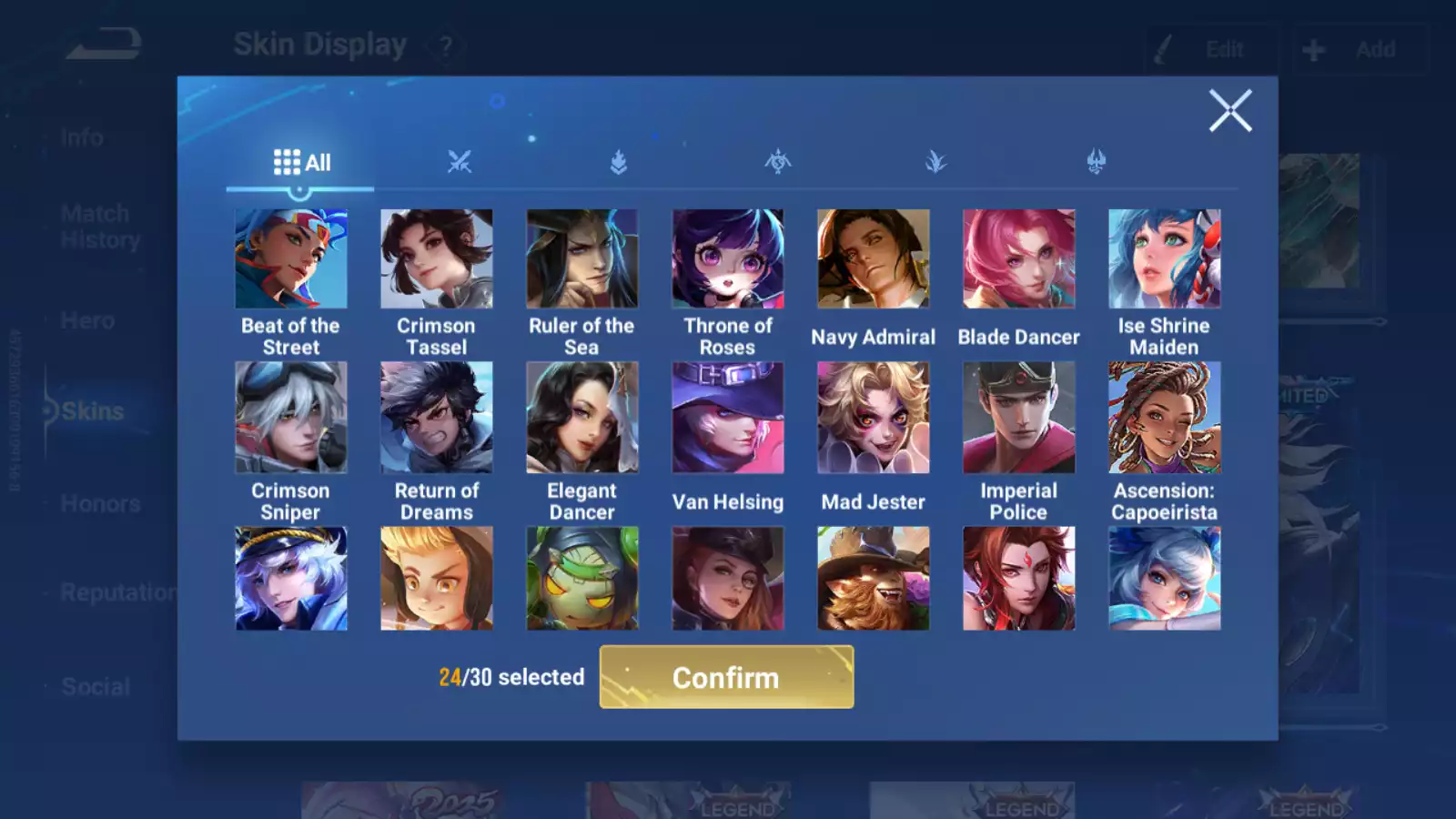Viewport: 1456px width, 819px height.
Task: Filter skins by the crossed swords role tab
Action: point(460,163)
